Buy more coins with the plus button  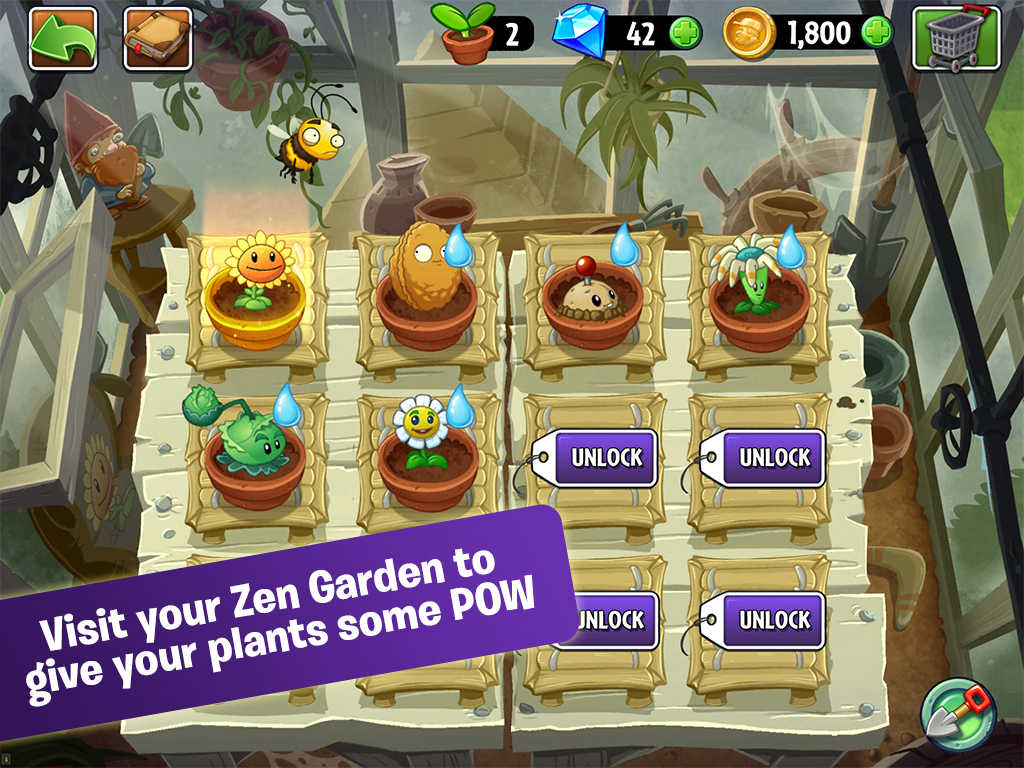pyautogui.click(x=876, y=34)
